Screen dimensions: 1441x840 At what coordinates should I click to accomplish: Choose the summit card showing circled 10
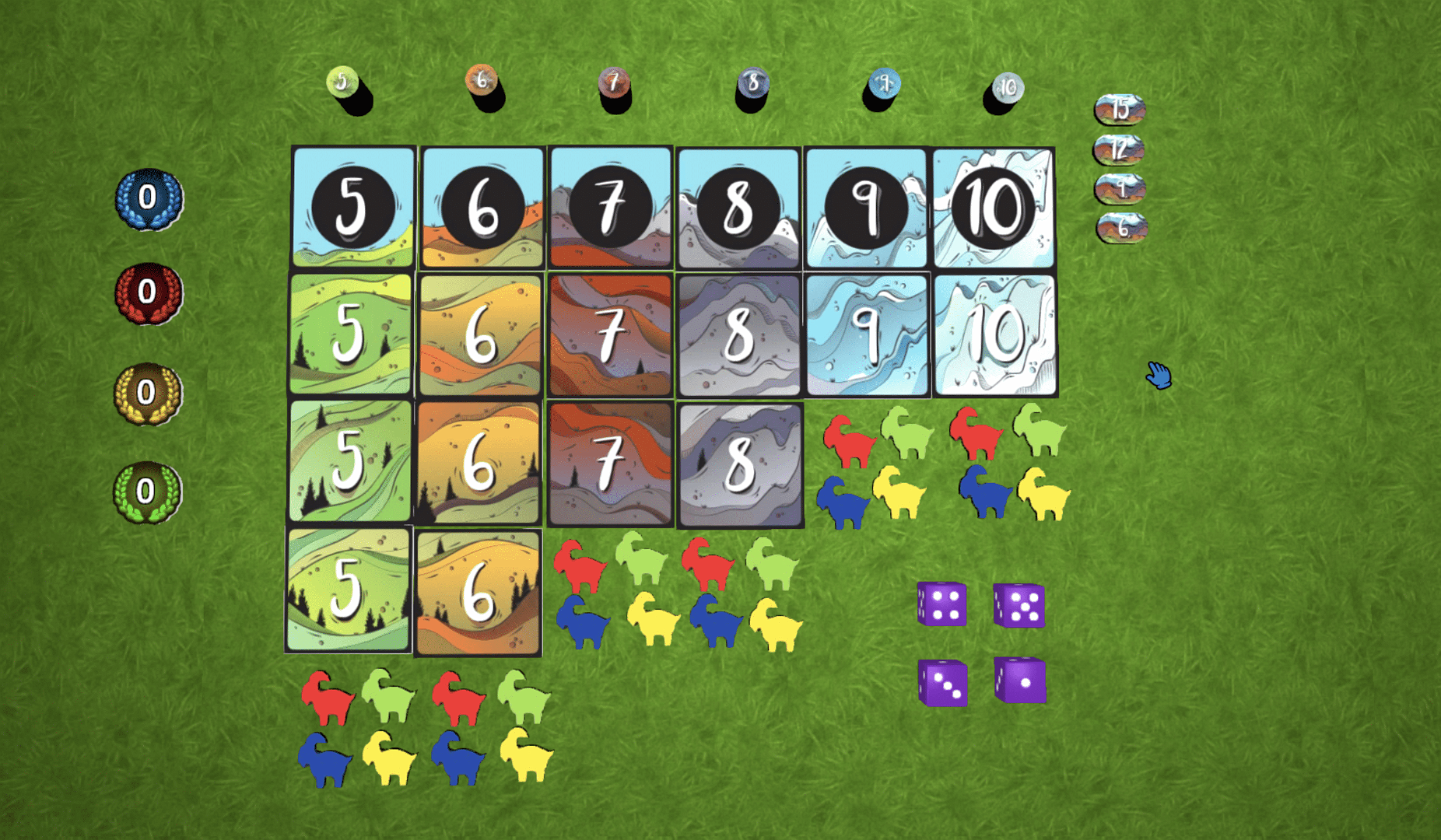click(994, 208)
